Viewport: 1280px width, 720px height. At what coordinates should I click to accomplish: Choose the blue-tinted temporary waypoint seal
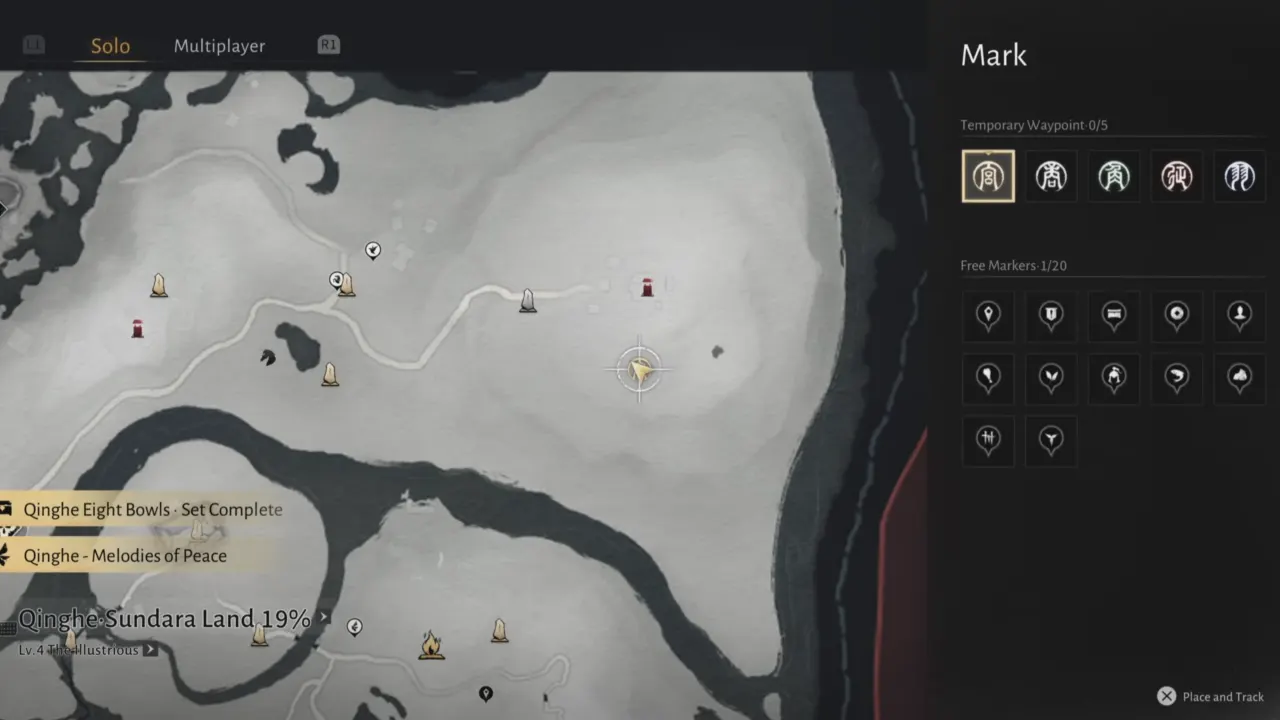tap(1239, 176)
